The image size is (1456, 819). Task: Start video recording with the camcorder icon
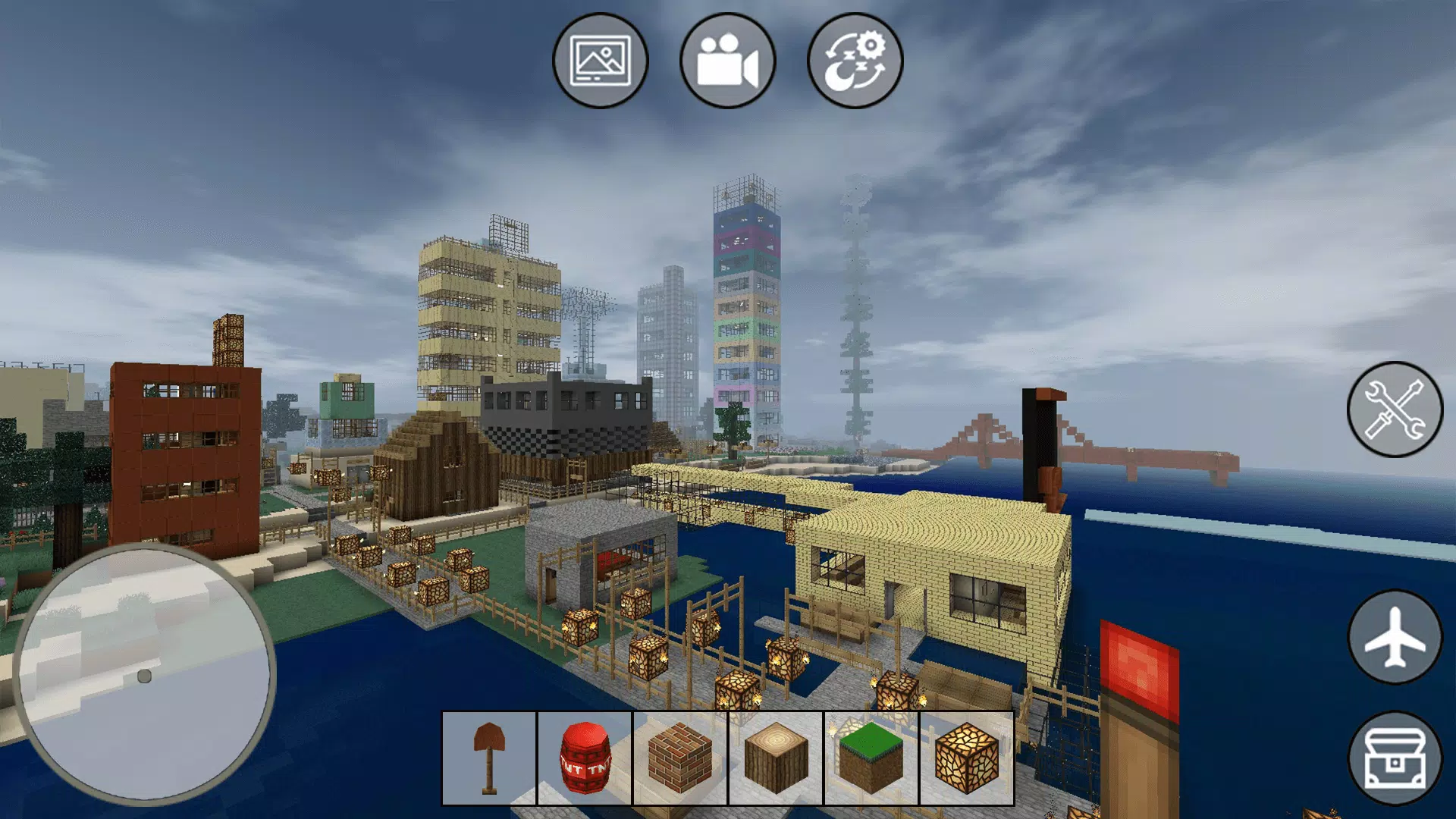point(726,63)
